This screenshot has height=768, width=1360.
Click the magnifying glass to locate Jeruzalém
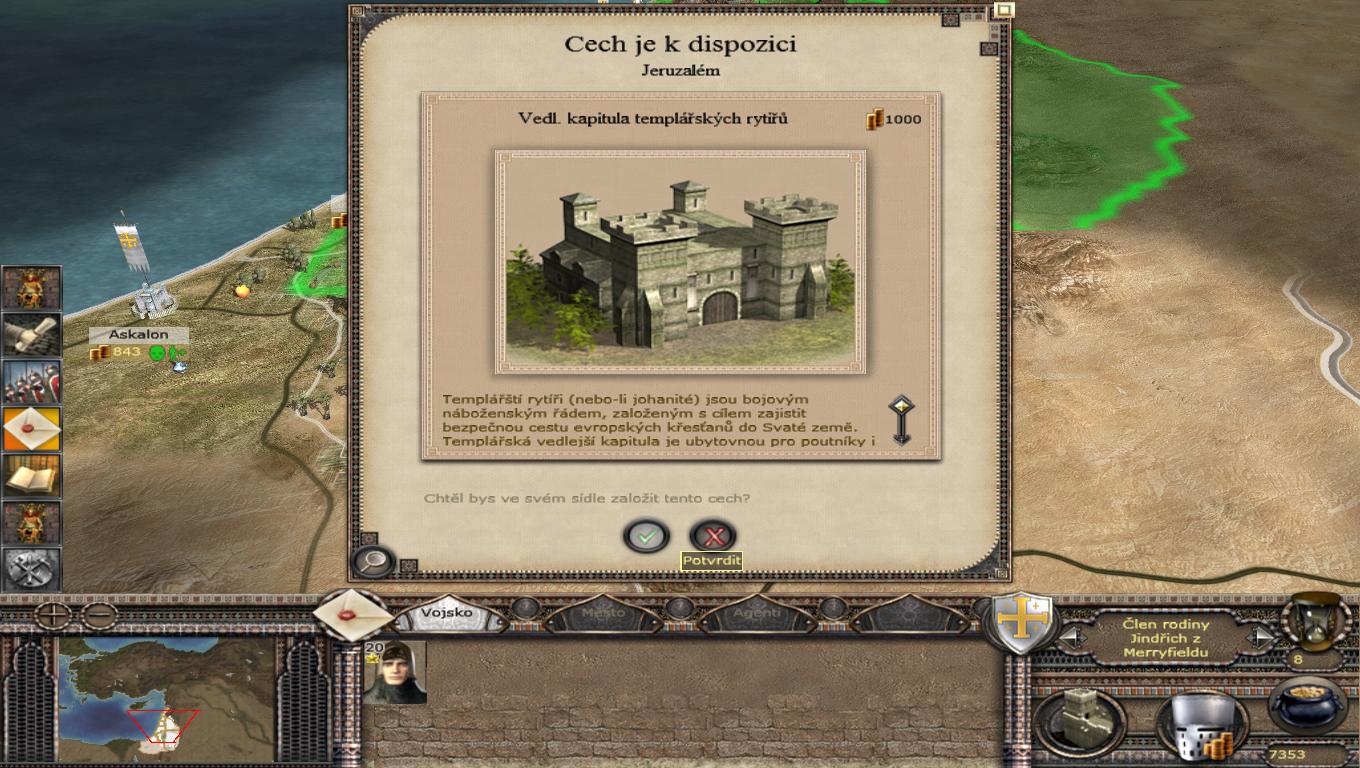pyautogui.click(x=373, y=561)
